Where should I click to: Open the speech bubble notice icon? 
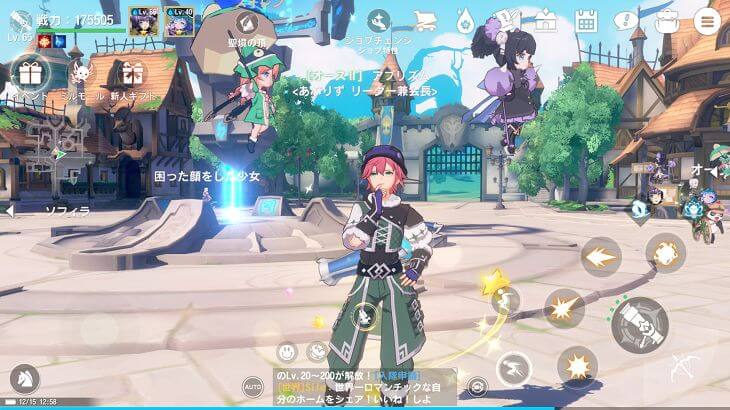[626, 21]
